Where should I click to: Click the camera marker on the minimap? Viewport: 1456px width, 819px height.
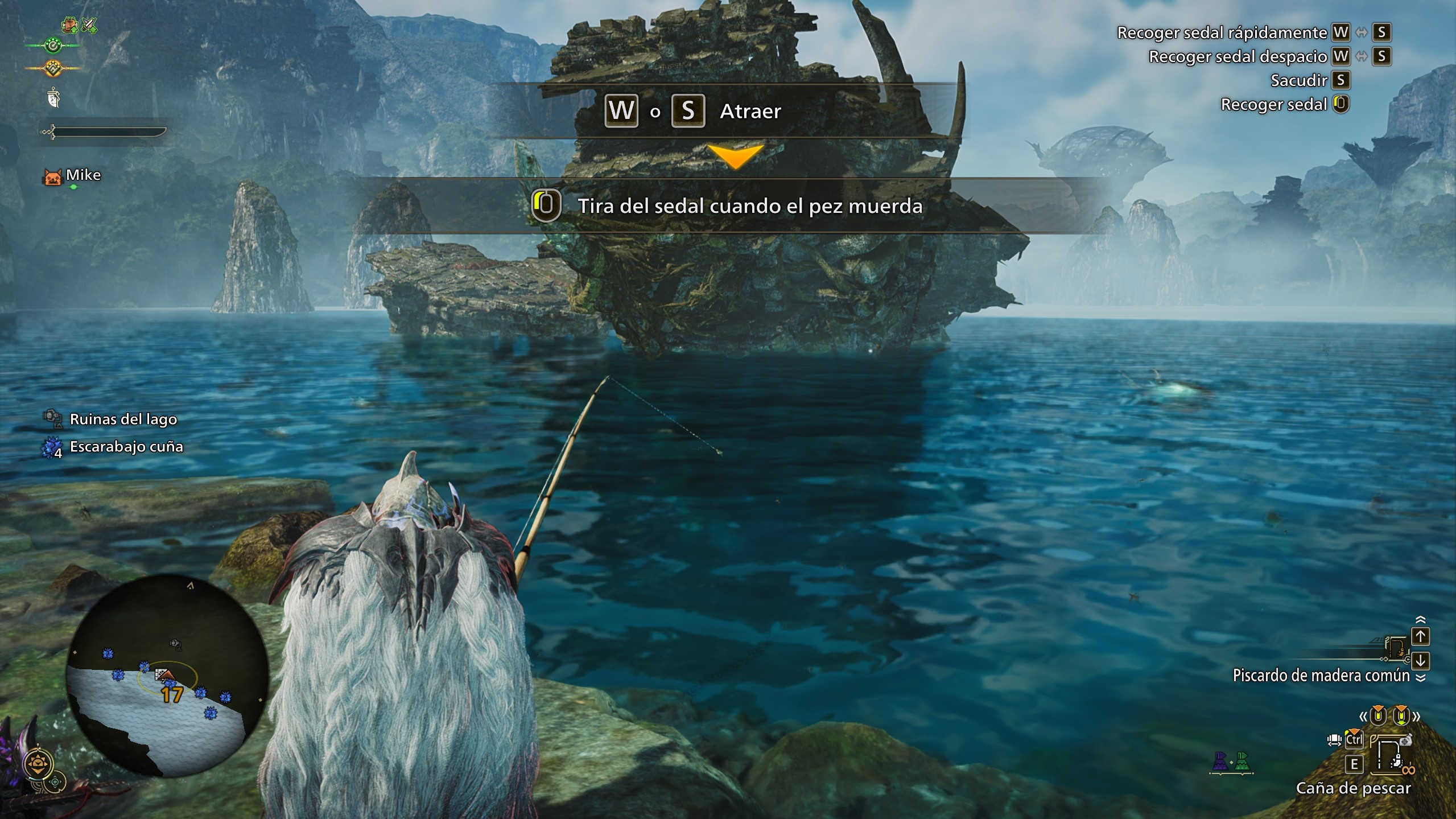pos(175,644)
